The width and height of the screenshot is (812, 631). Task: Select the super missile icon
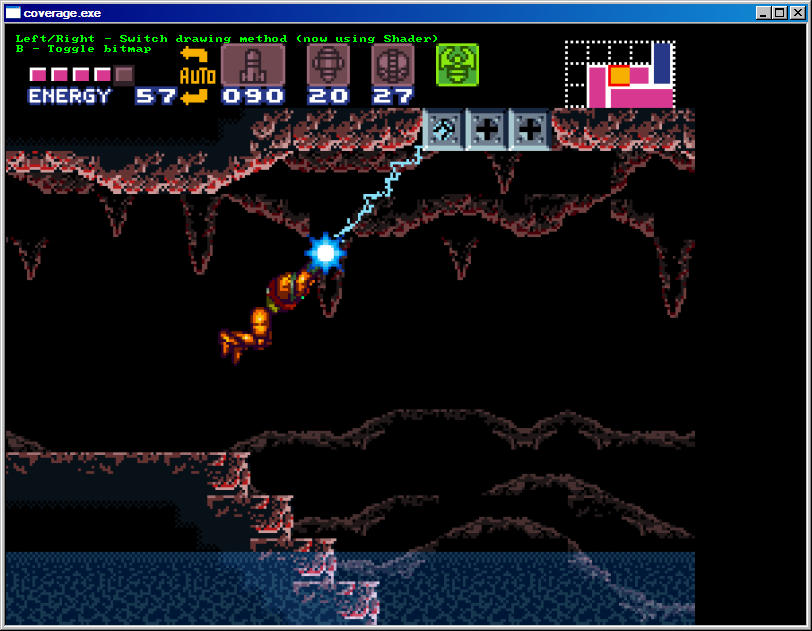coord(328,65)
